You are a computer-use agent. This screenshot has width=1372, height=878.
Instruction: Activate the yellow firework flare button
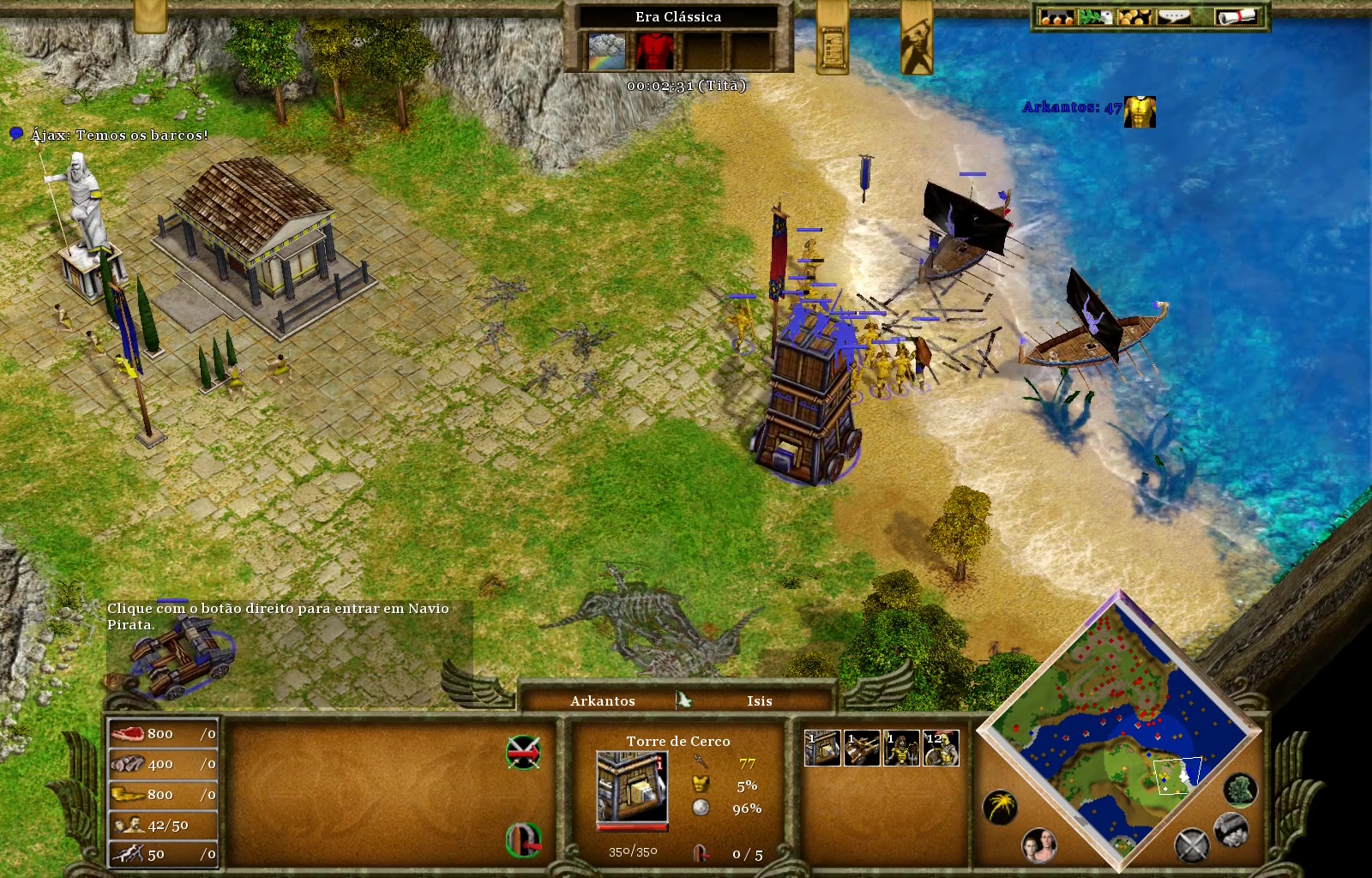coord(1000,807)
